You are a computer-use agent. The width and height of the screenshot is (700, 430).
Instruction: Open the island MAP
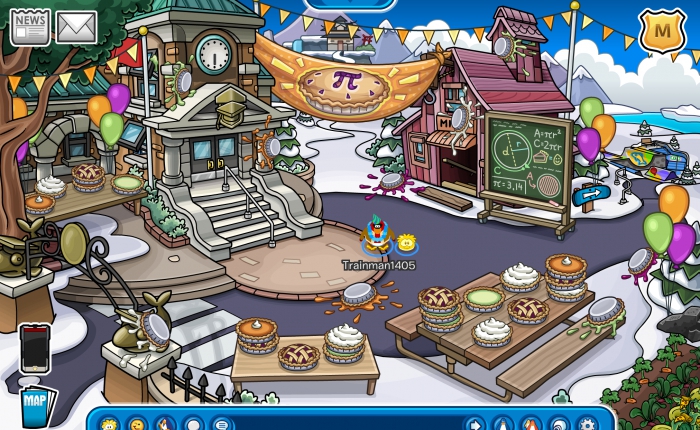pos(37,405)
